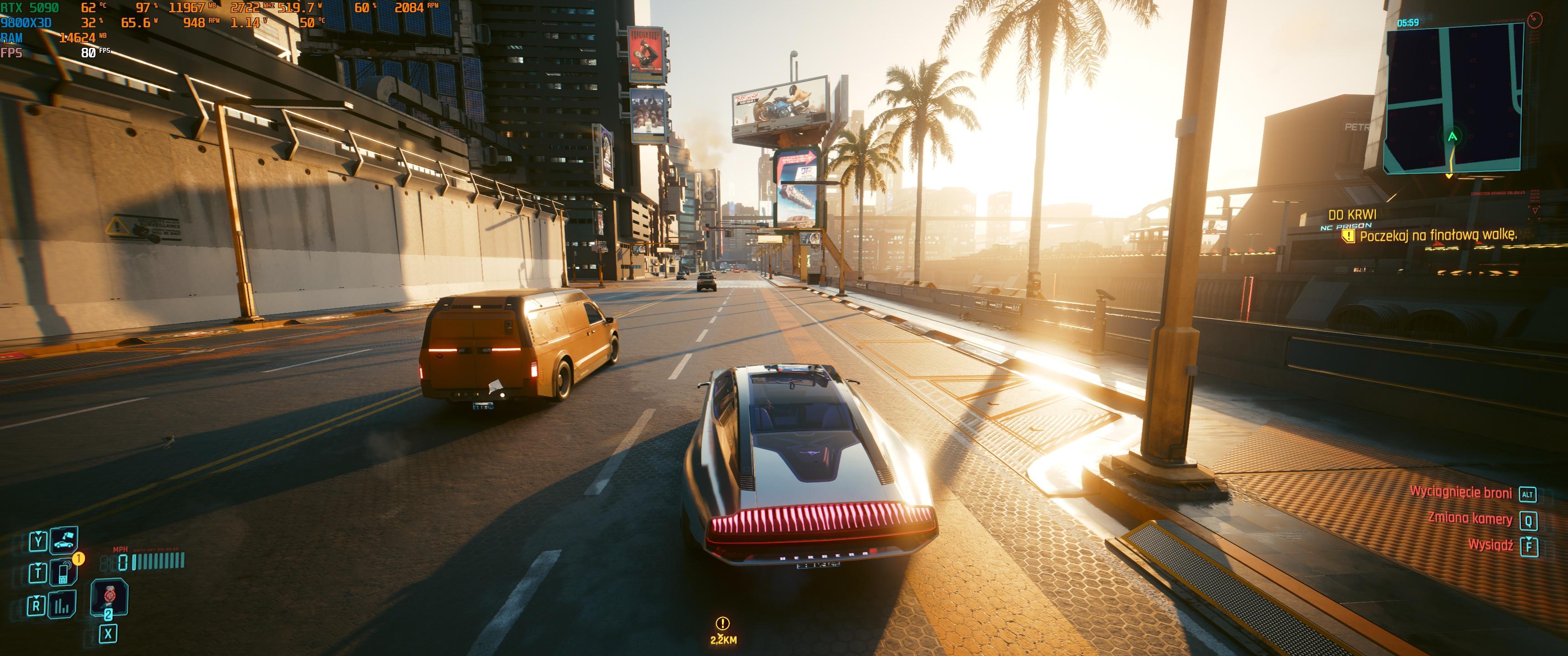Select the DO KRWI quest tracker
The height and width of the screenshot is (656, 1568).
(1352, 215)
